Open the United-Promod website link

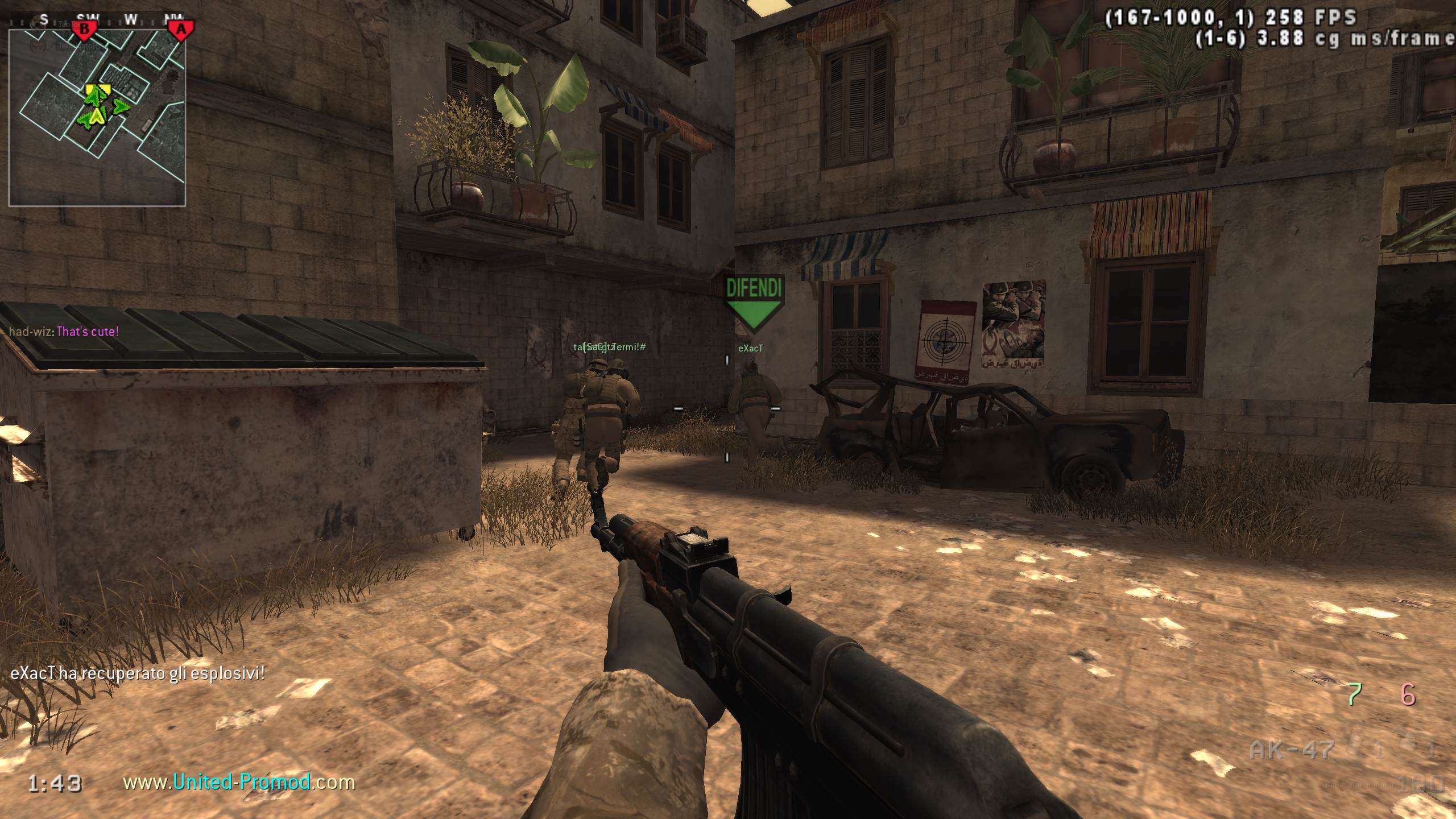(x=239, y=783)
